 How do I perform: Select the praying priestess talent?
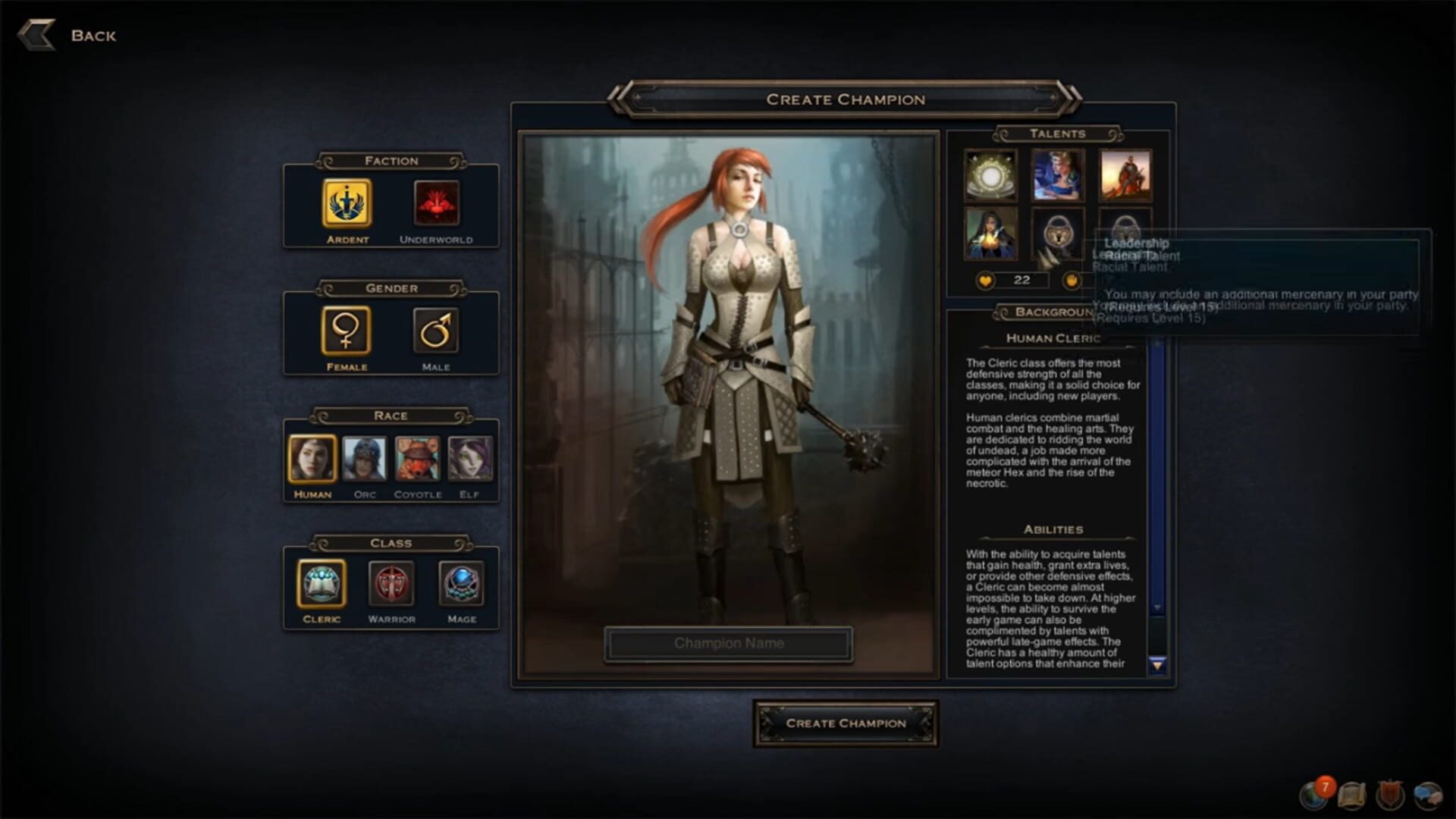[992, 237]
